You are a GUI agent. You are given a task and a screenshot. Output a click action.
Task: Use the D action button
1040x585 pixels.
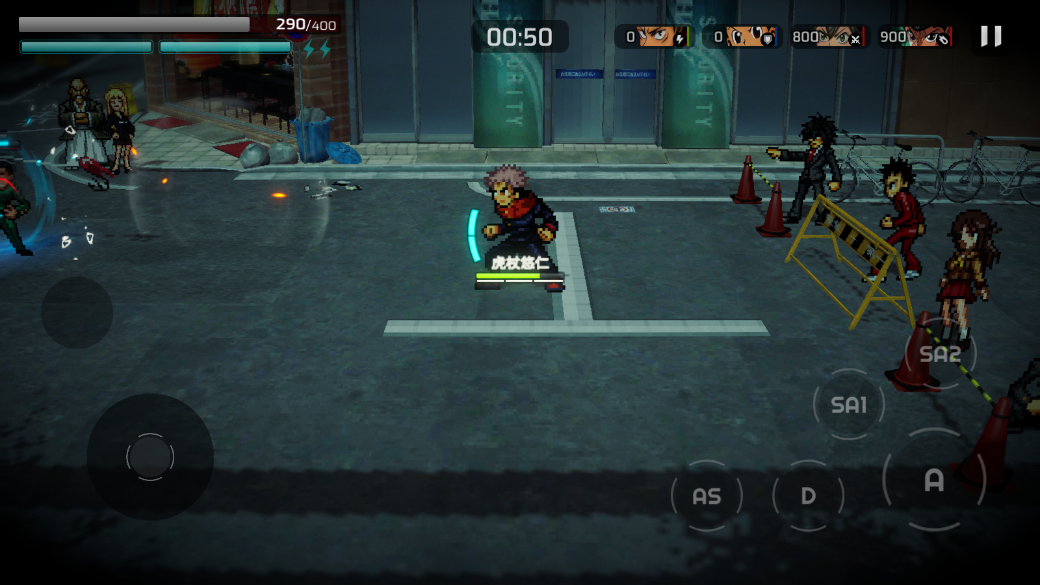(x=808, y=496)
